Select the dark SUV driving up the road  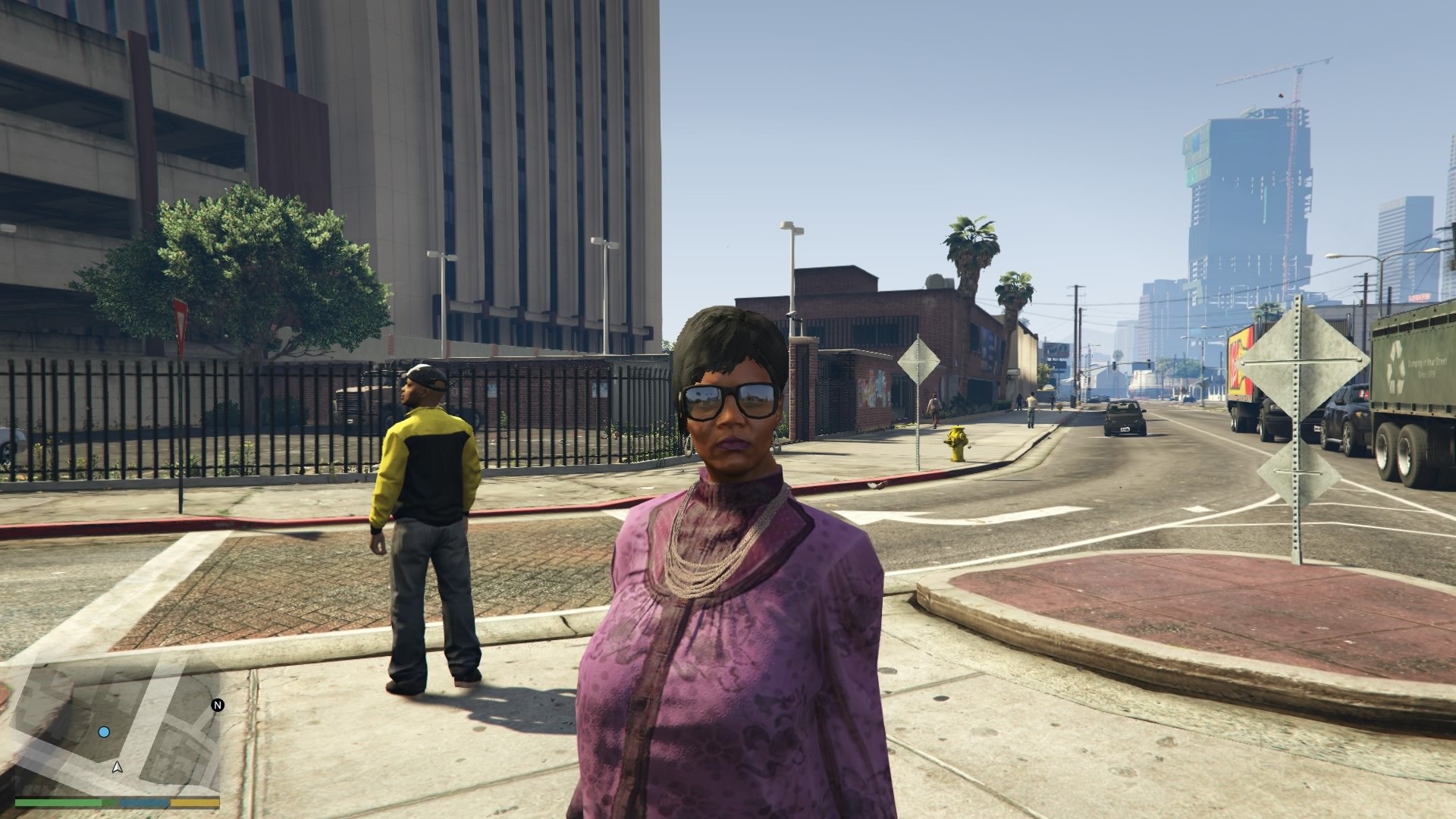pos(1124,418)
